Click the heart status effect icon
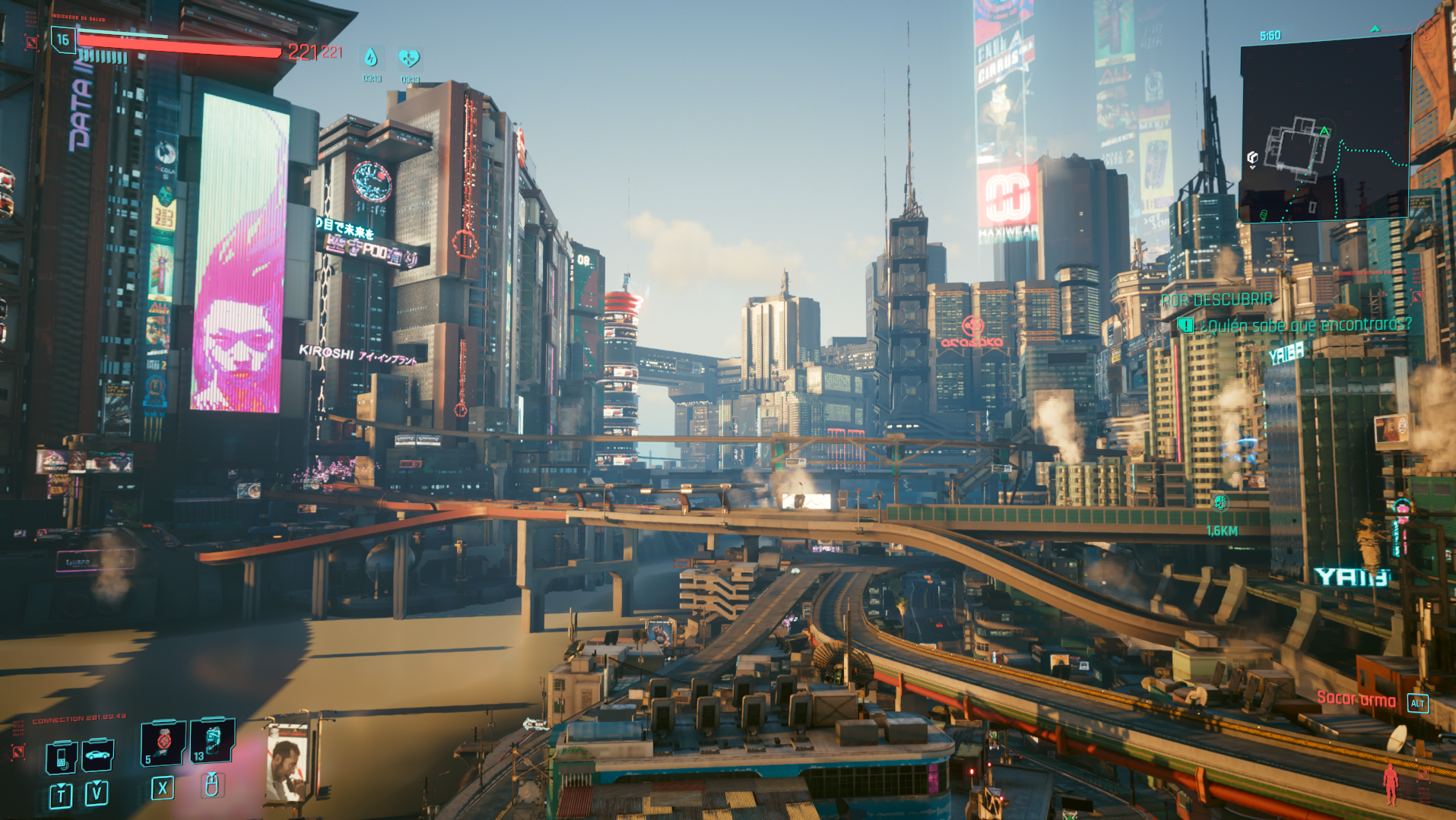The image size is (1456, 820). 409,58
